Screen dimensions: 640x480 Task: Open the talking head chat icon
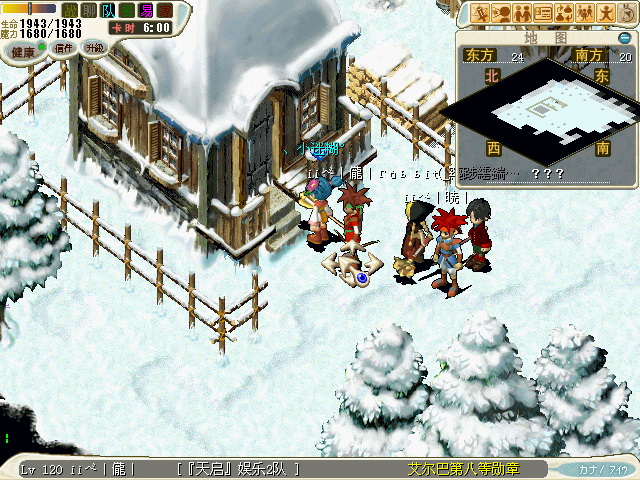pos(502,13)
